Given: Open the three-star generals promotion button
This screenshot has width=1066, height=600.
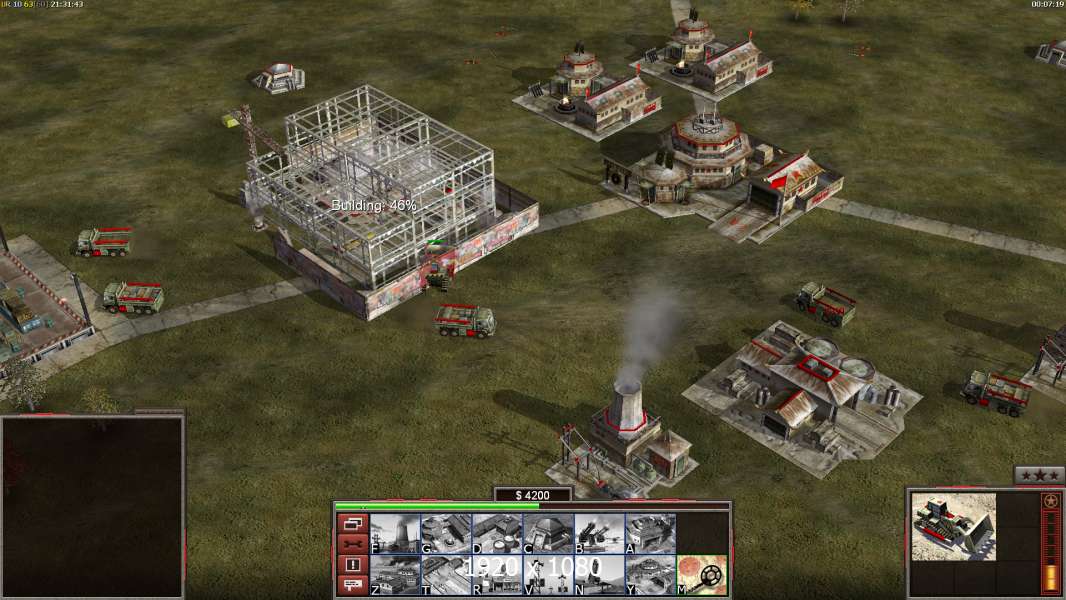Looking at the screenshot, I should click(x=1039, y=476).
